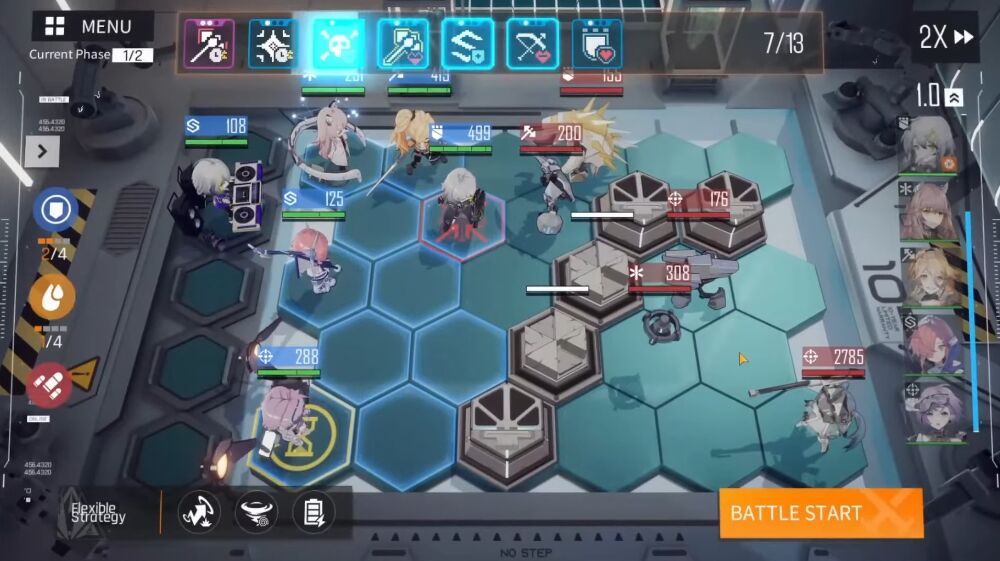This screenshot has width=1000, height=561.
Task: Activate the tornado Flexible Strategy icon
Action: pyautogui.click(x=256, y=512)
